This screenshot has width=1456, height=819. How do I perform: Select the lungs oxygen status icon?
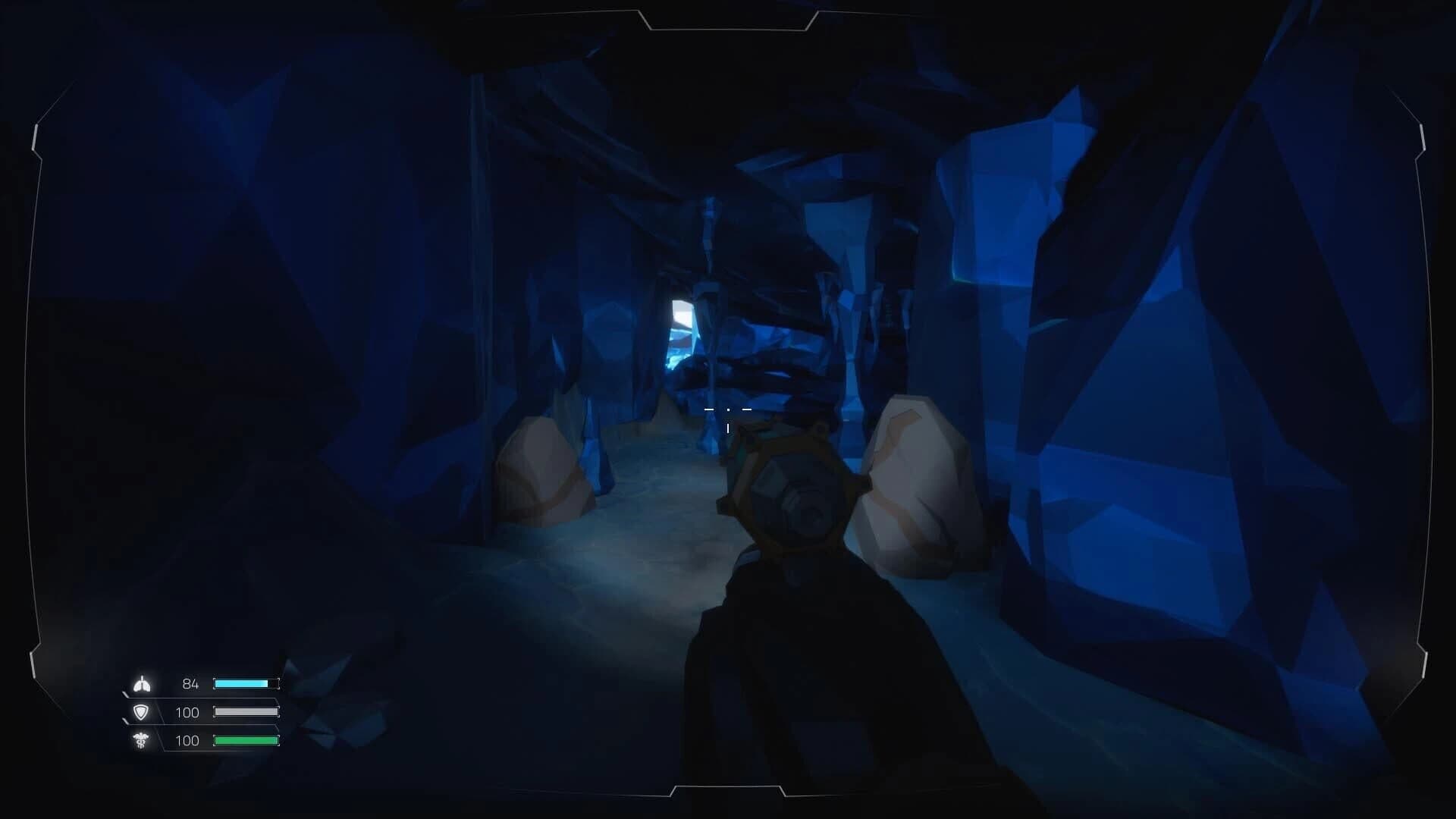point(143,683)
